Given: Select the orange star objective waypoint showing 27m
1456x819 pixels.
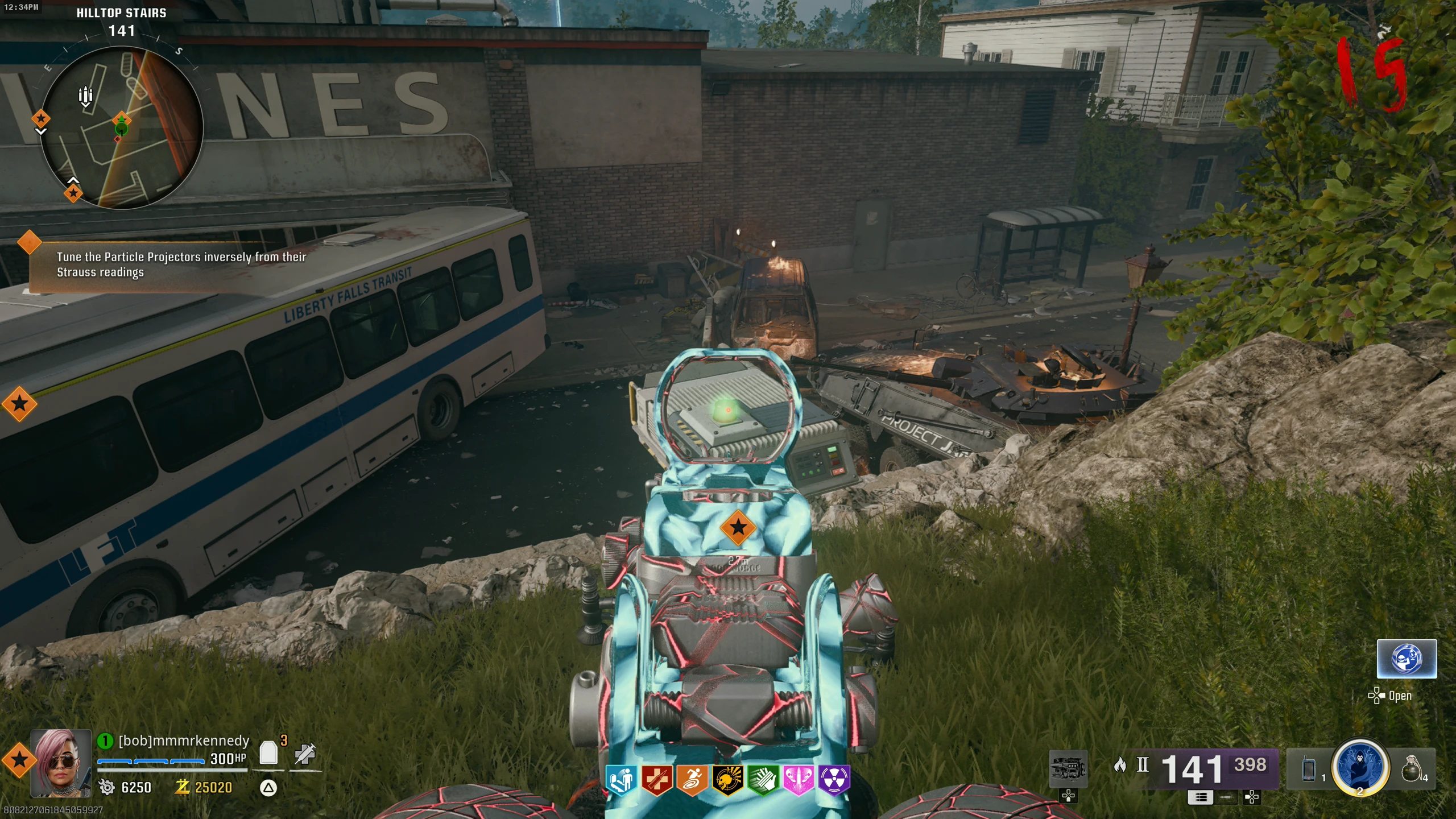Looking at the screenshot, I should click(x=738, y=528).
